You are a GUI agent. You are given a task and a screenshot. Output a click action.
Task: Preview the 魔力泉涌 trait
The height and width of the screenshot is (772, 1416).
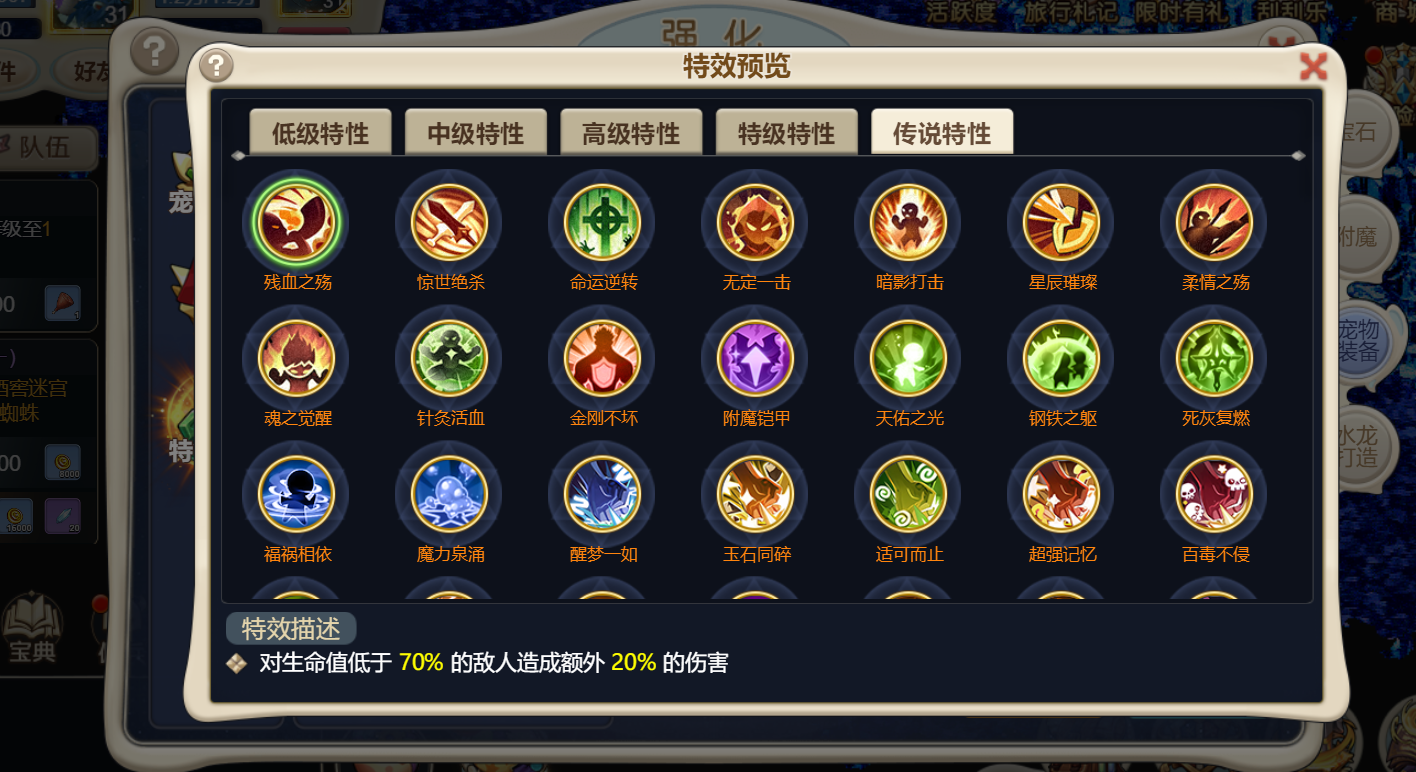[450, 495]
